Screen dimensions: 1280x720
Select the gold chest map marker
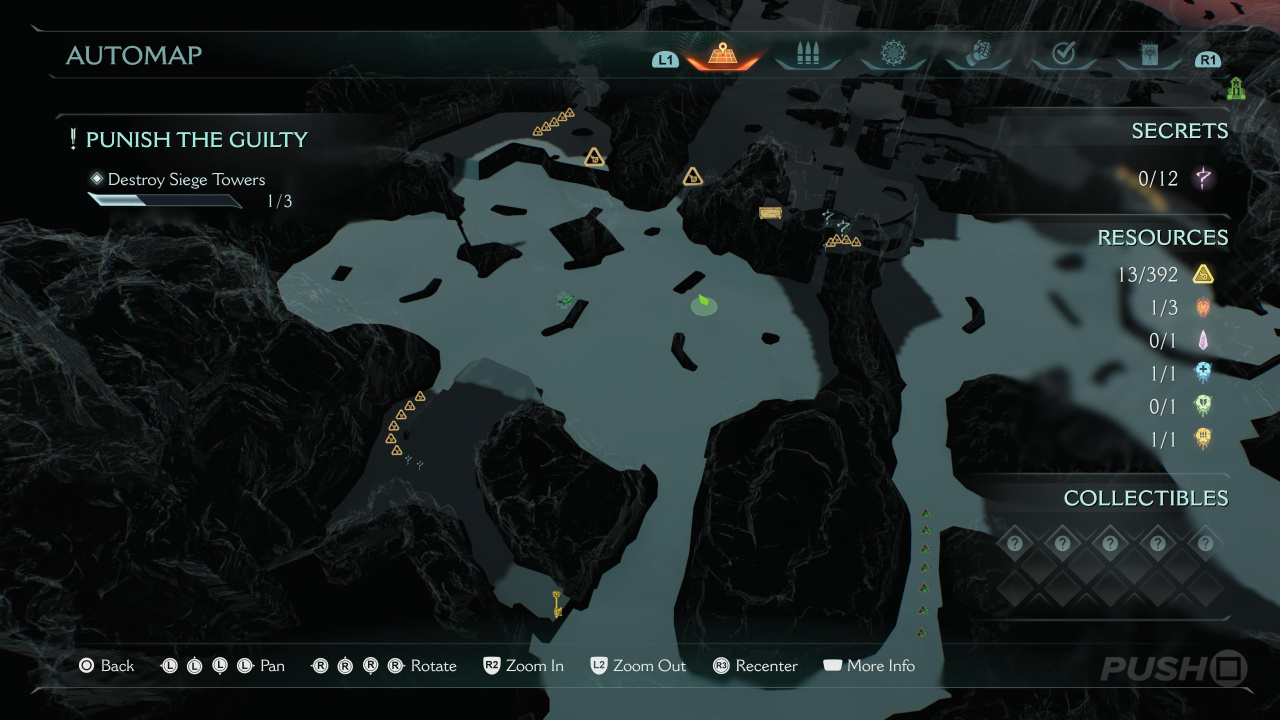[769, 212]
